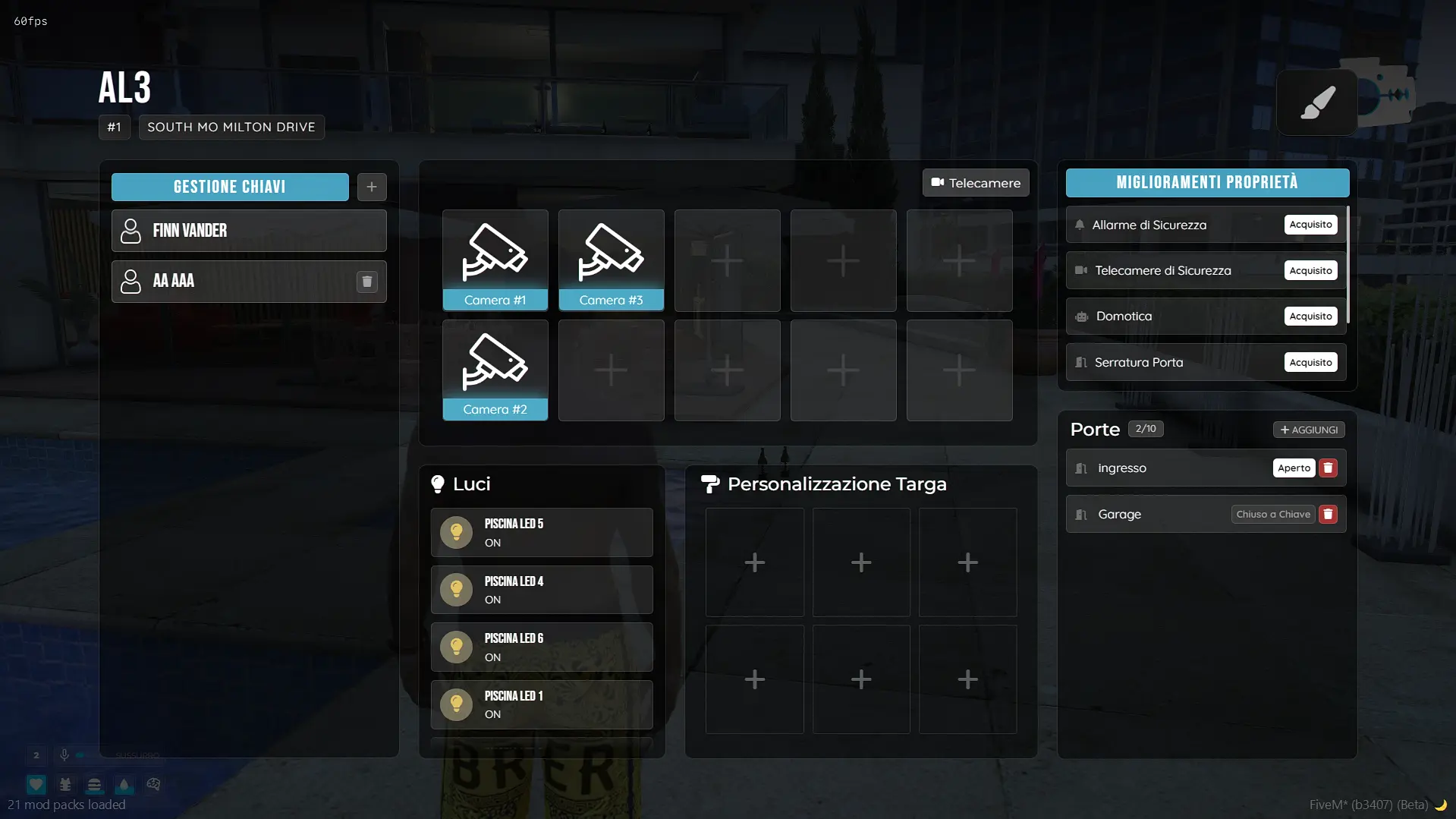Toggle Chiuso a Chiave on the Garage door

1273,514
